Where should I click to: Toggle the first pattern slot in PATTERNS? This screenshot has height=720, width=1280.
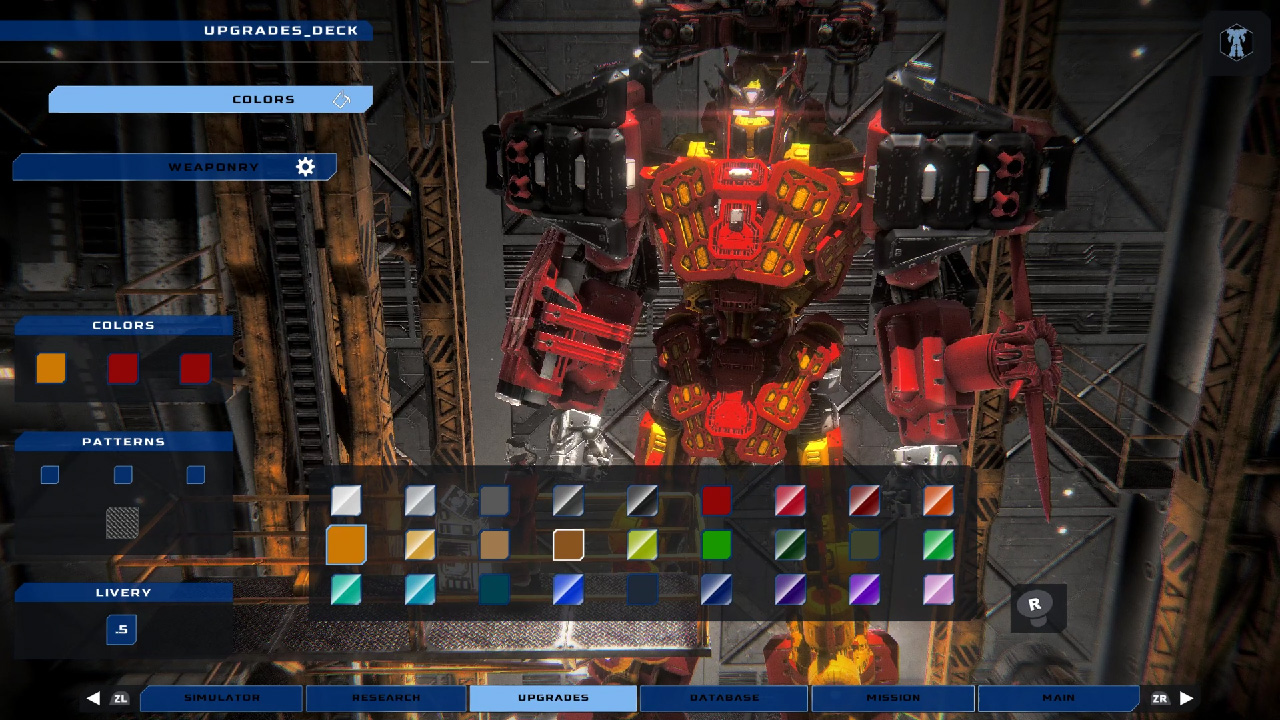49,475
